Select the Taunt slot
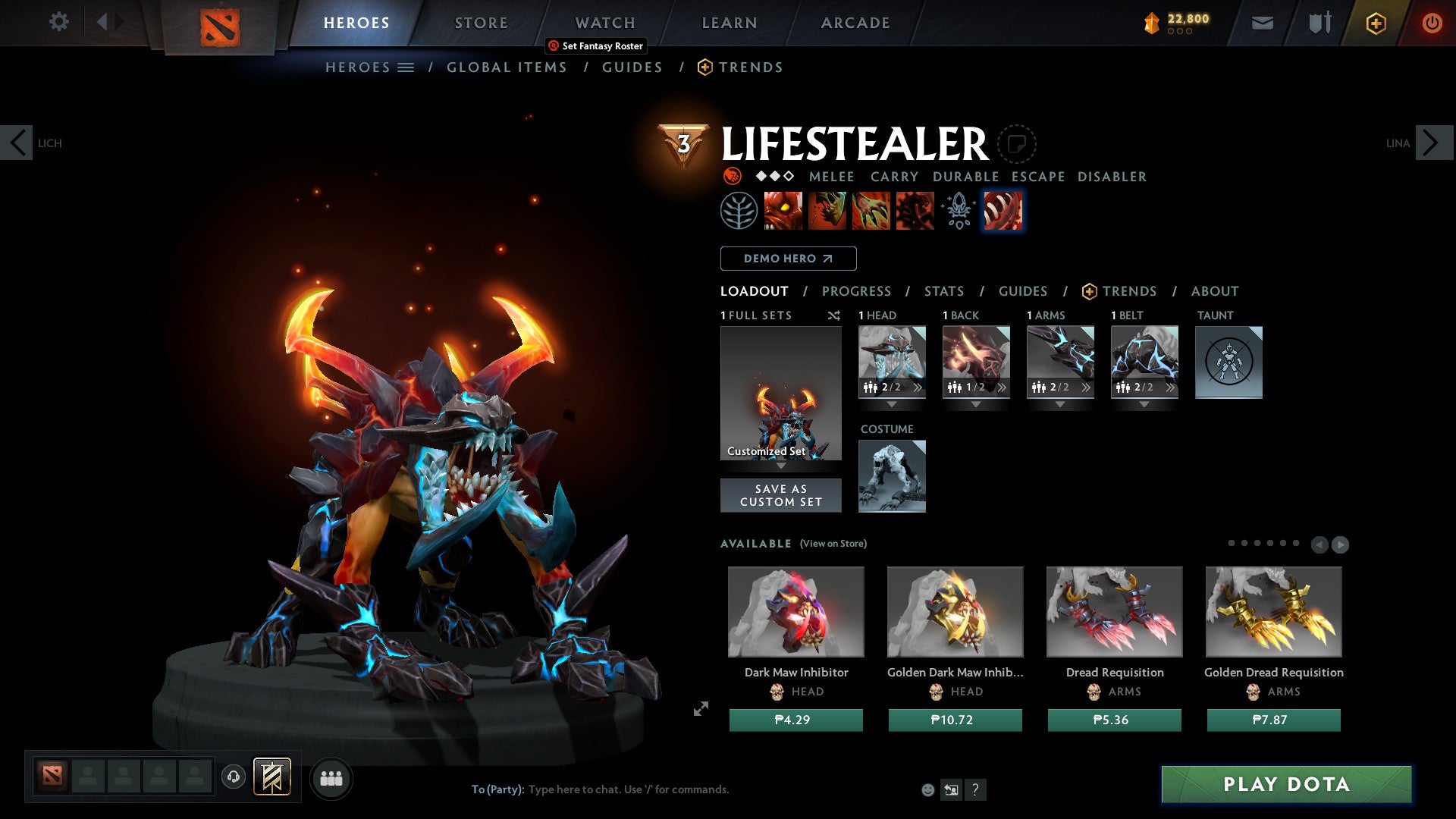The height and width of the screenshot is (819, 1456). point(1228,362)
